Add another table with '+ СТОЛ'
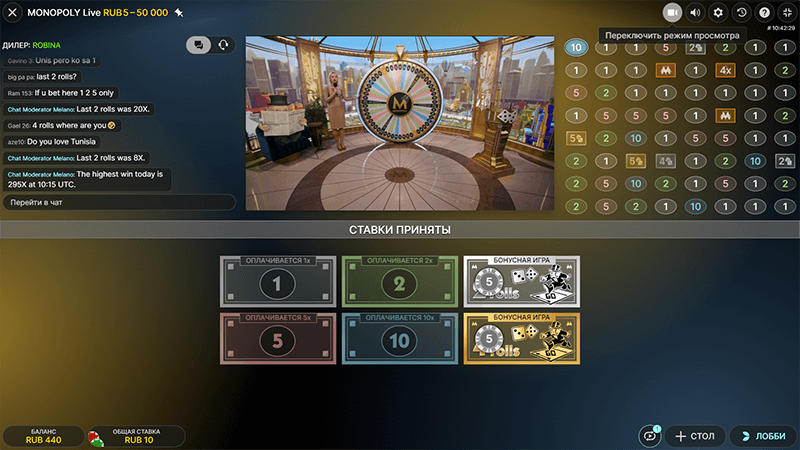The width and height of the screenshot is (800, 450). pos(694,436)
